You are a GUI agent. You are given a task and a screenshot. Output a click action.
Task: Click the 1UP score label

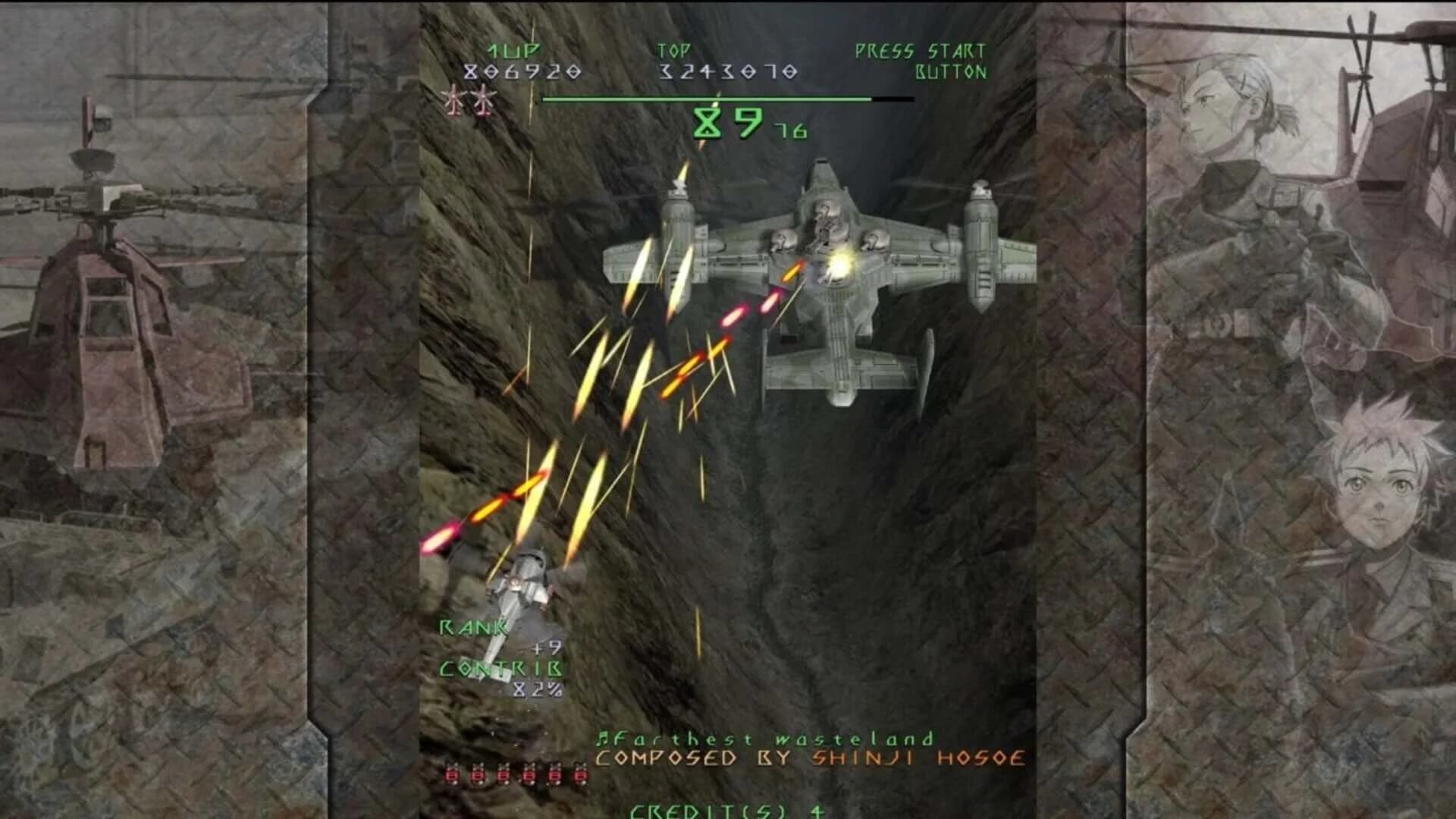514,52
